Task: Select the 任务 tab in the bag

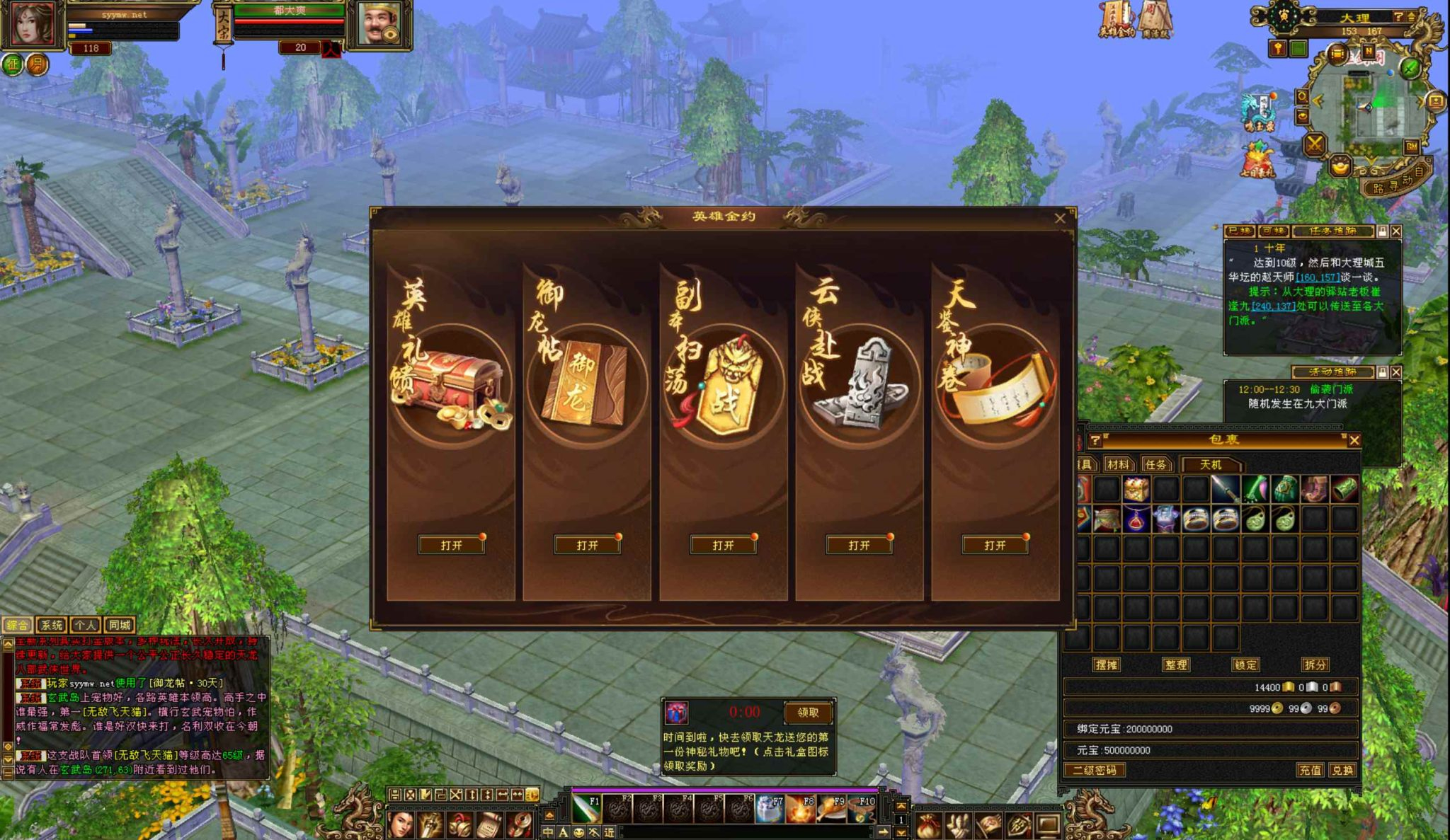Action: coord(1156,465)
